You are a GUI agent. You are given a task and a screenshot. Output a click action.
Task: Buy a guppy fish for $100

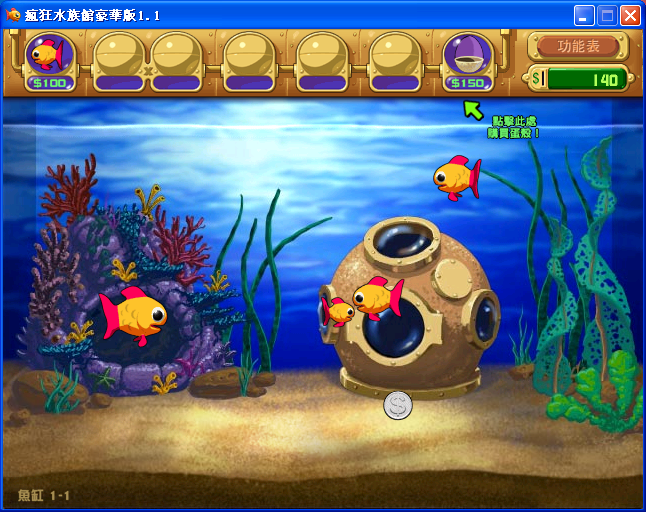[x=48, y=56]
